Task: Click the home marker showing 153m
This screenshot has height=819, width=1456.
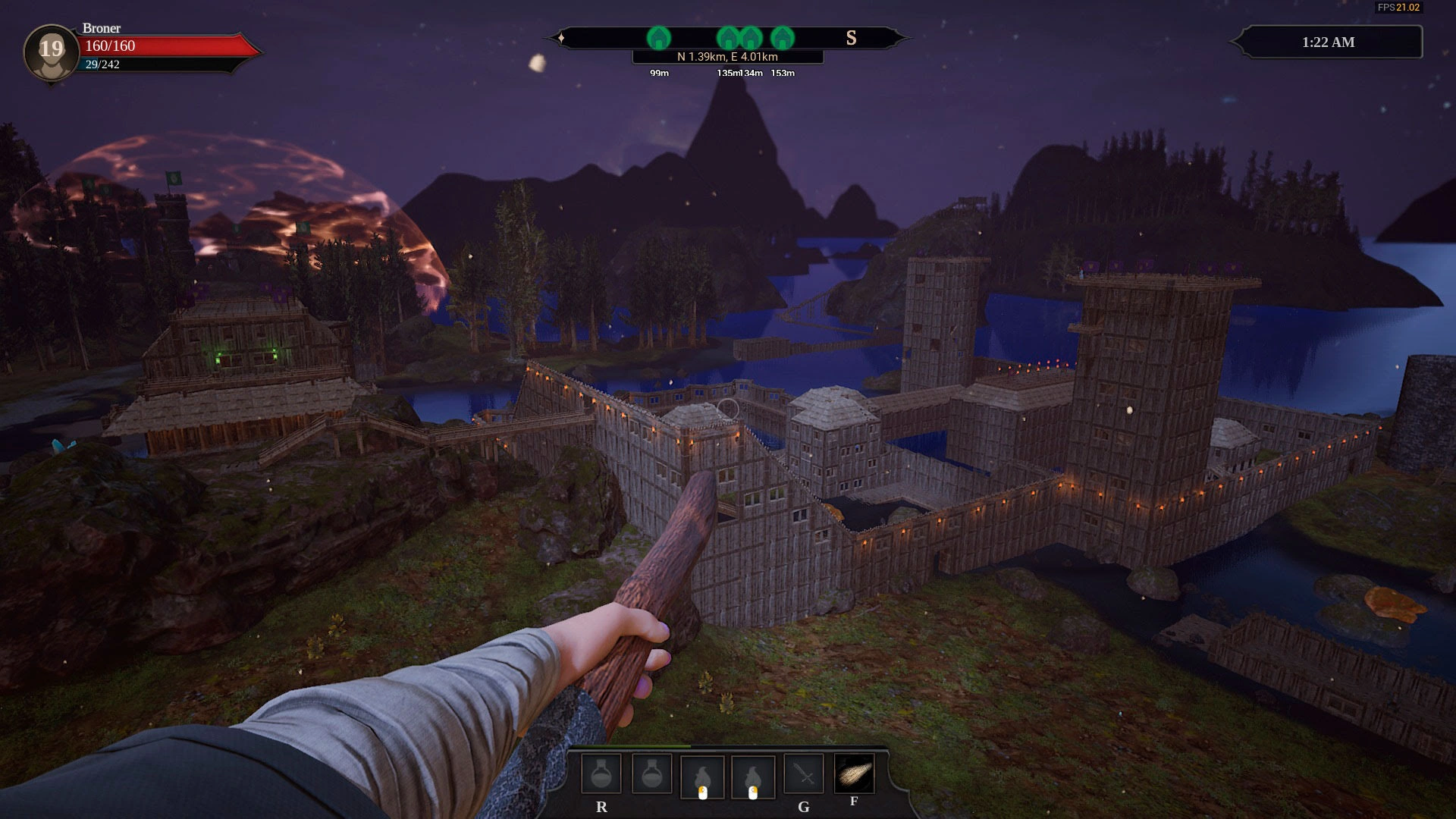Action: [x=783, y=38]
